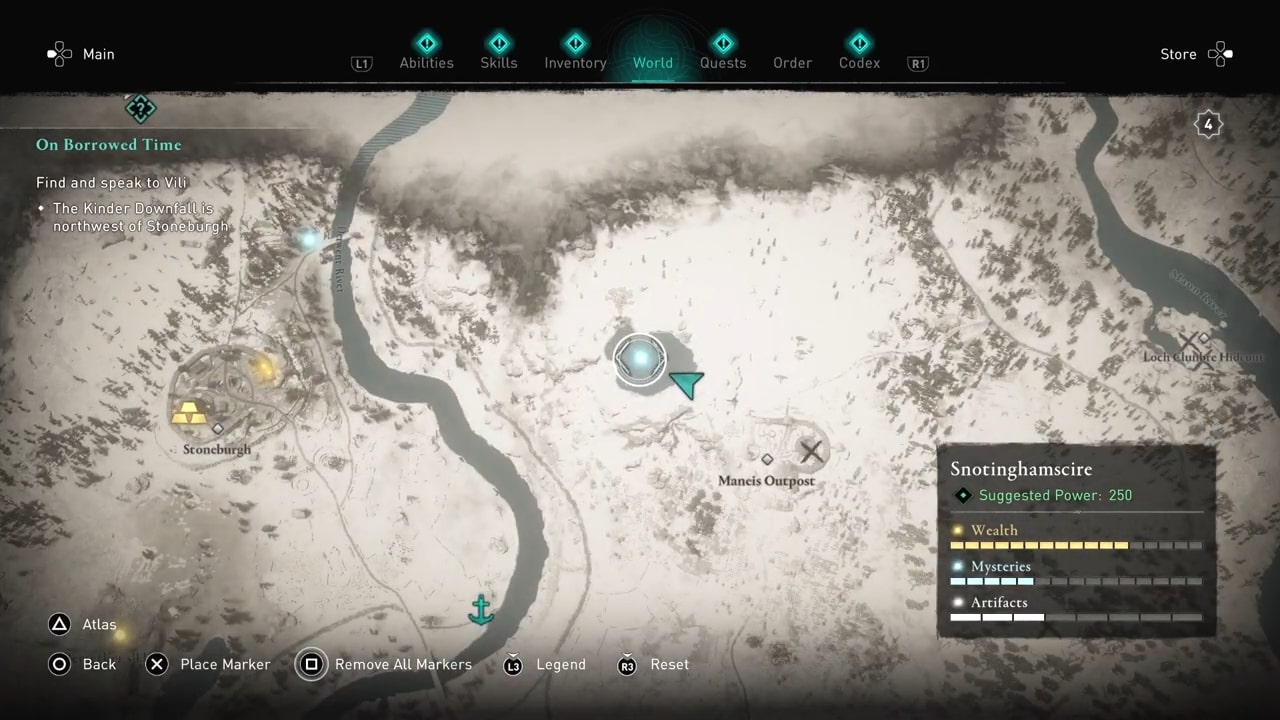Screen dimensions: 1280x720
Task: Select the World tab
Action: 652,62
